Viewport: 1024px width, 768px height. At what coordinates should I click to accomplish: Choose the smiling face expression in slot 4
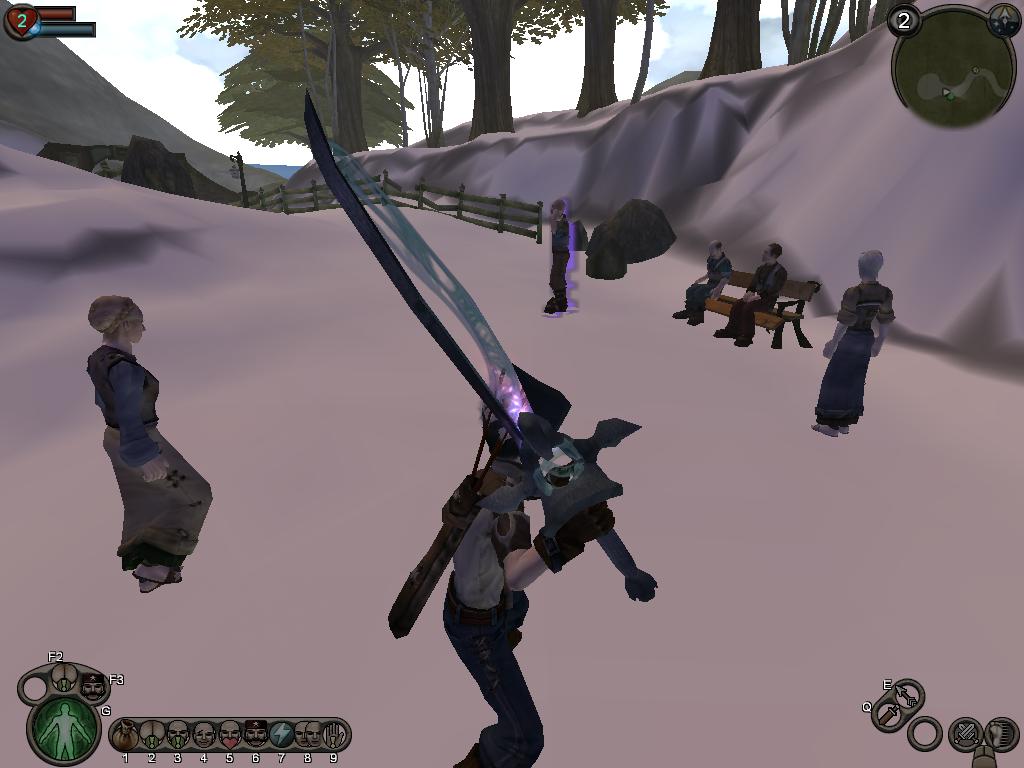point(204,736)
